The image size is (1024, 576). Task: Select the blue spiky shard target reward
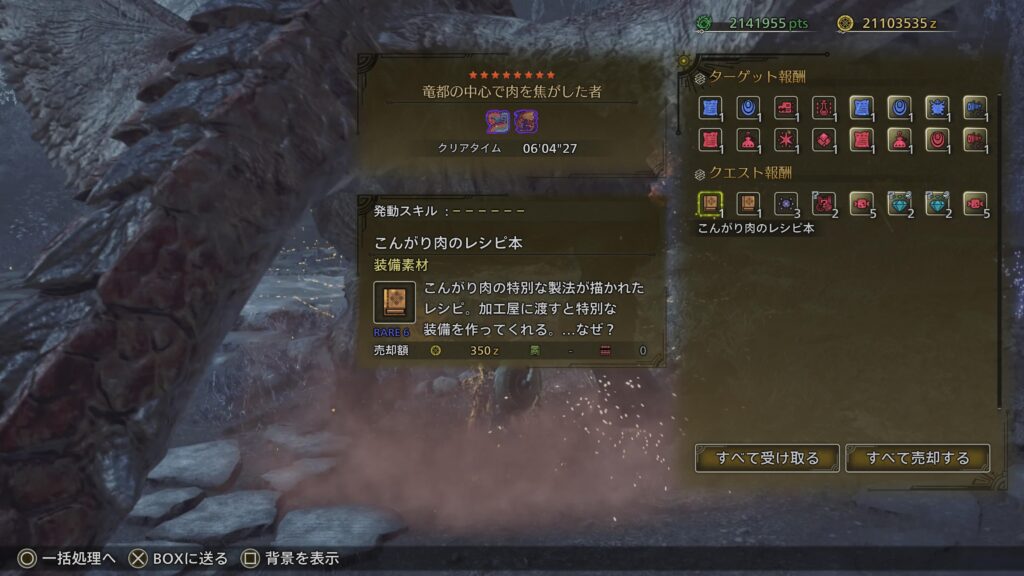937,108
